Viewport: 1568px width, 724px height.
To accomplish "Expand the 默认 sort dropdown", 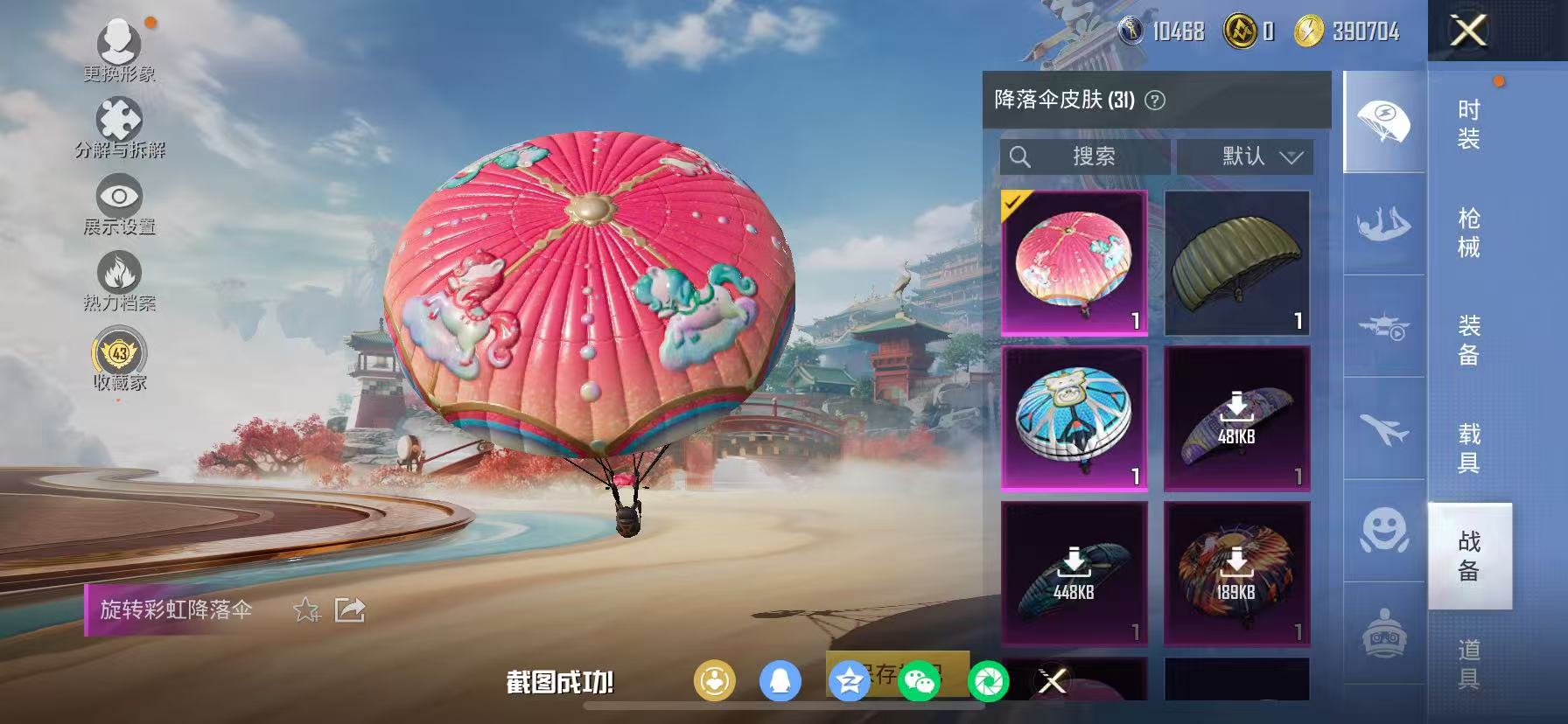I will [1246, 157].
